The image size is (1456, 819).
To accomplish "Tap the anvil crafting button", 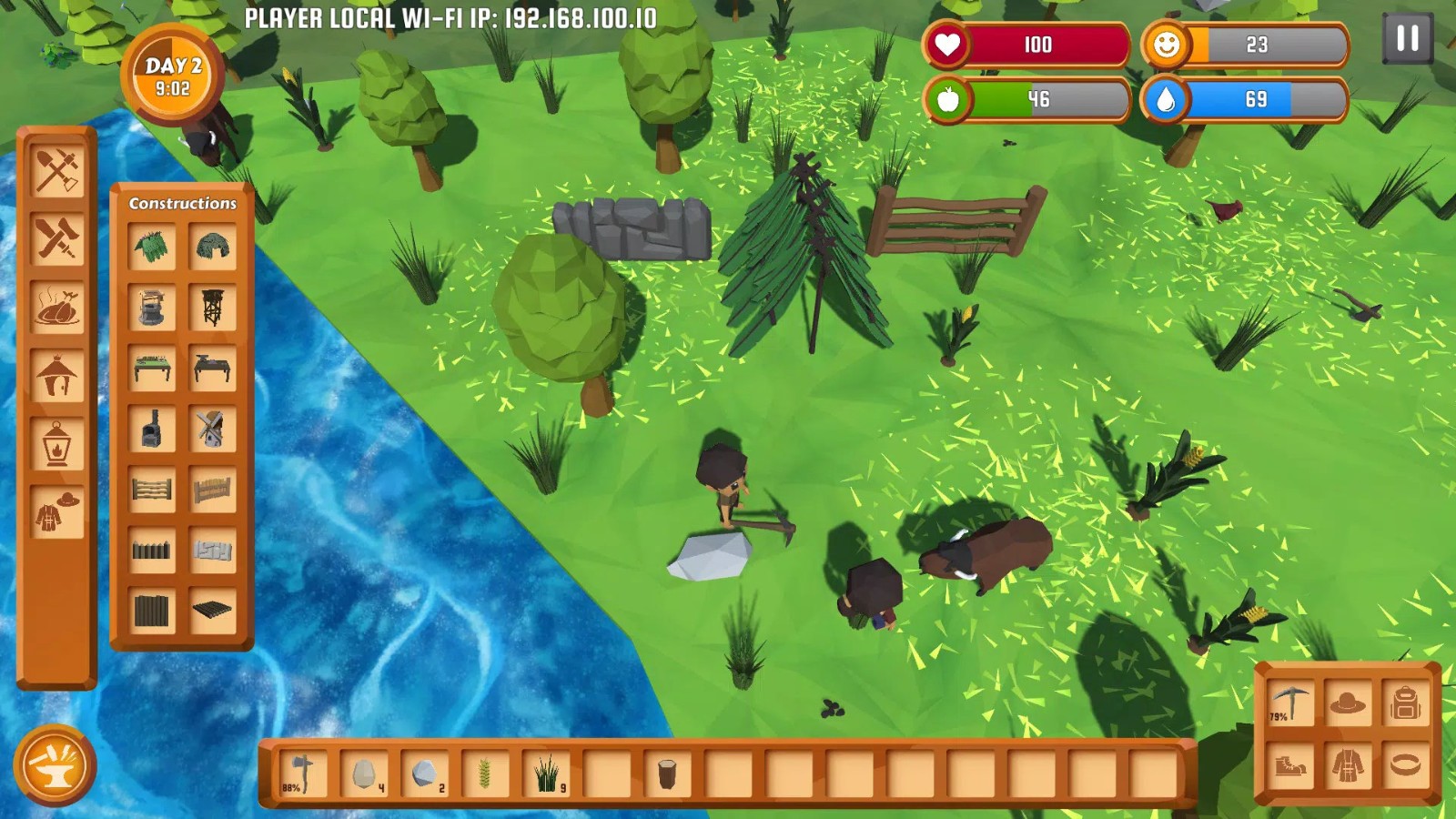I will [x=55, y=765].
